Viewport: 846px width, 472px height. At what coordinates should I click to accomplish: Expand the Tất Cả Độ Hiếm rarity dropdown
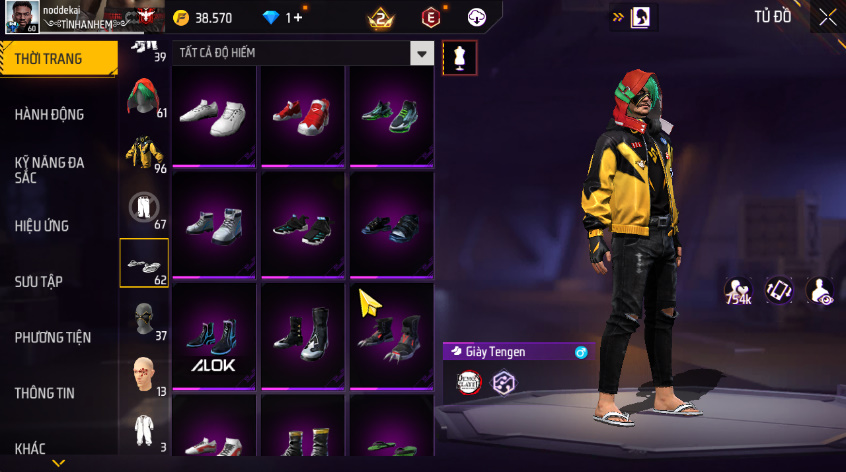(x=423, y=54)
